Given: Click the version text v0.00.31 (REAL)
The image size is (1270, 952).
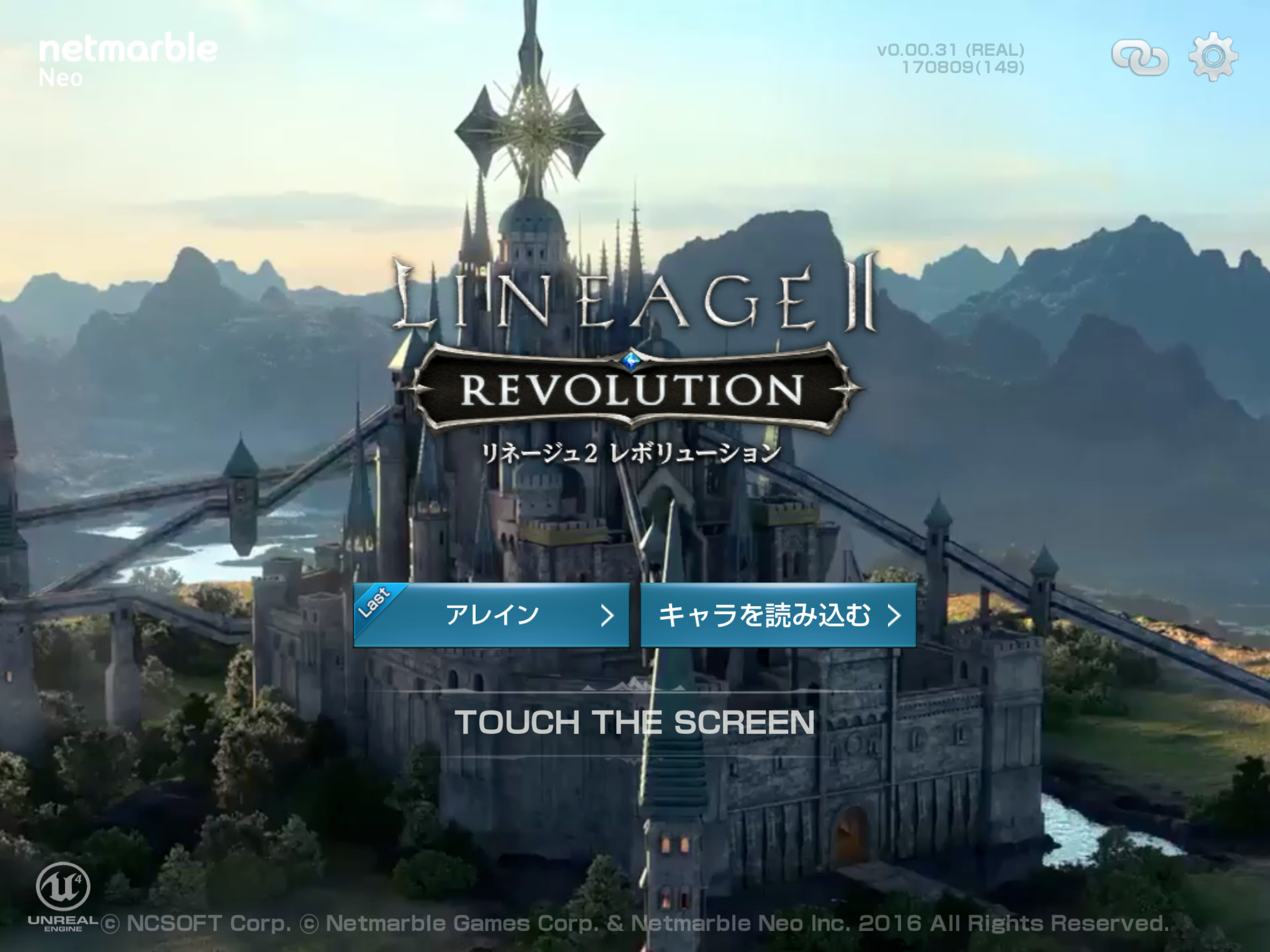Looking at the screenshot, I should [951, 51].
